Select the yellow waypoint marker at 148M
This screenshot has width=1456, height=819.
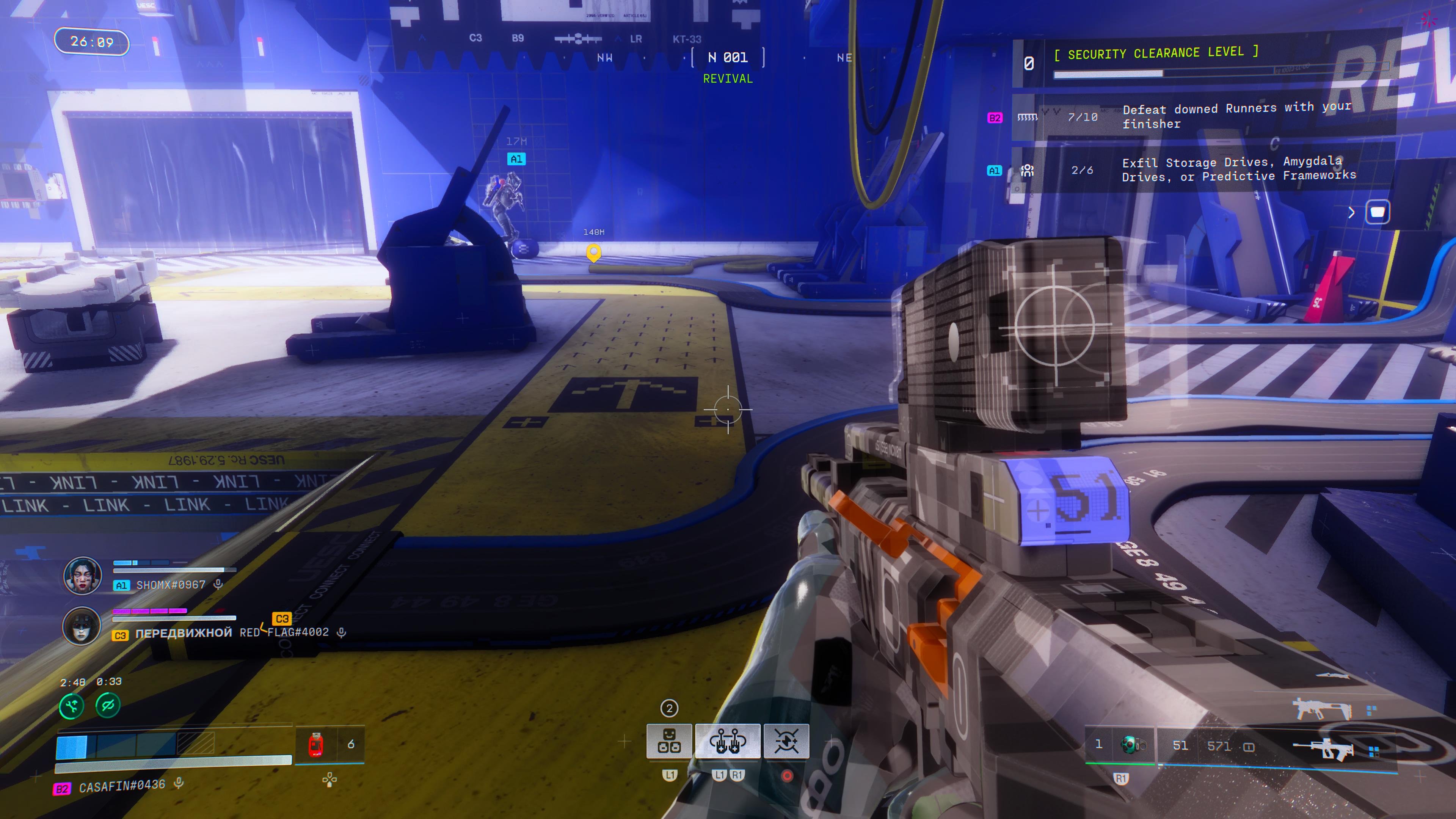click(593, 252)
